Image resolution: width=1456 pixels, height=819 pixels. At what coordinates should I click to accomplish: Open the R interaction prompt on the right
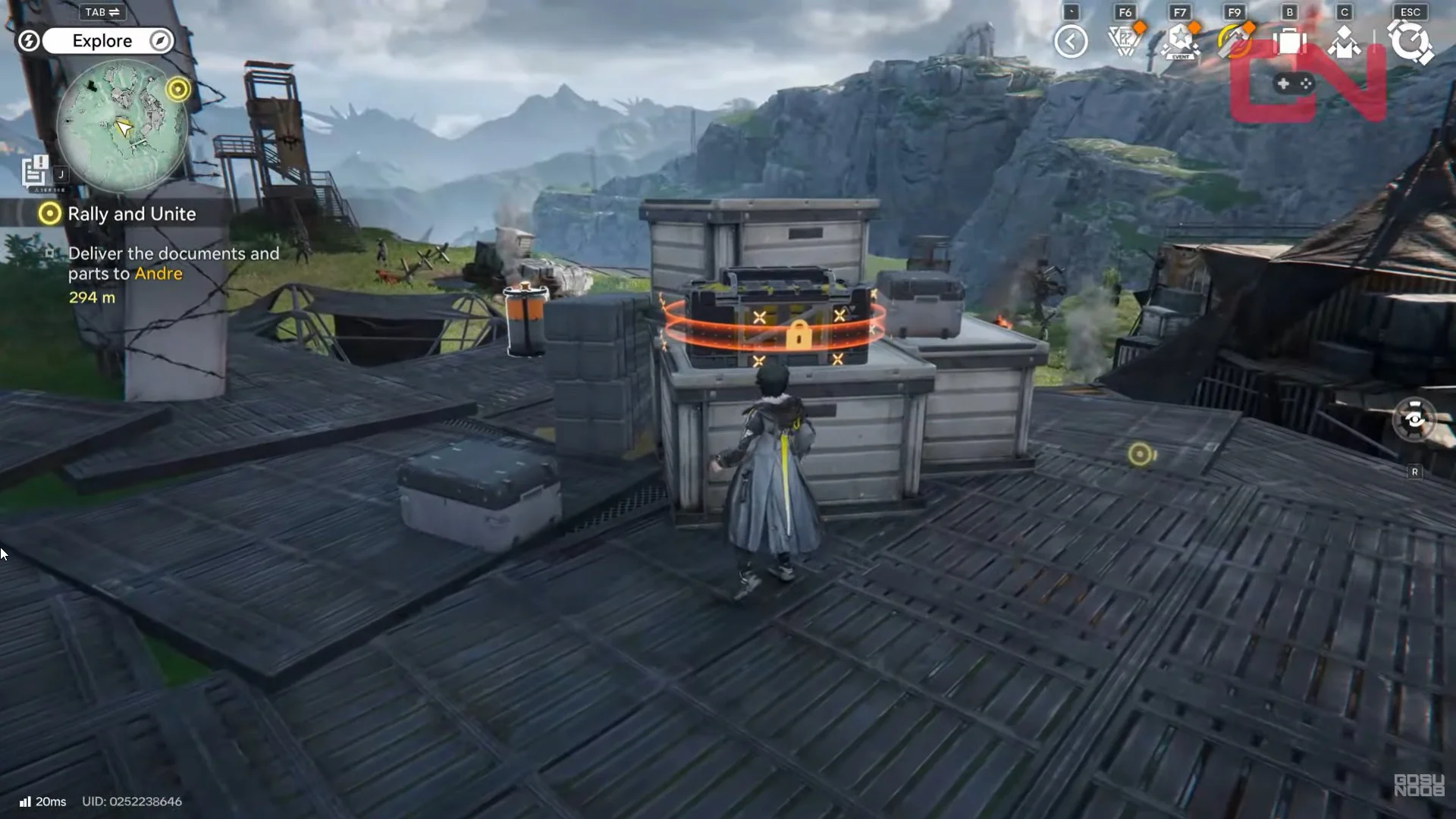coord(1415,471)
